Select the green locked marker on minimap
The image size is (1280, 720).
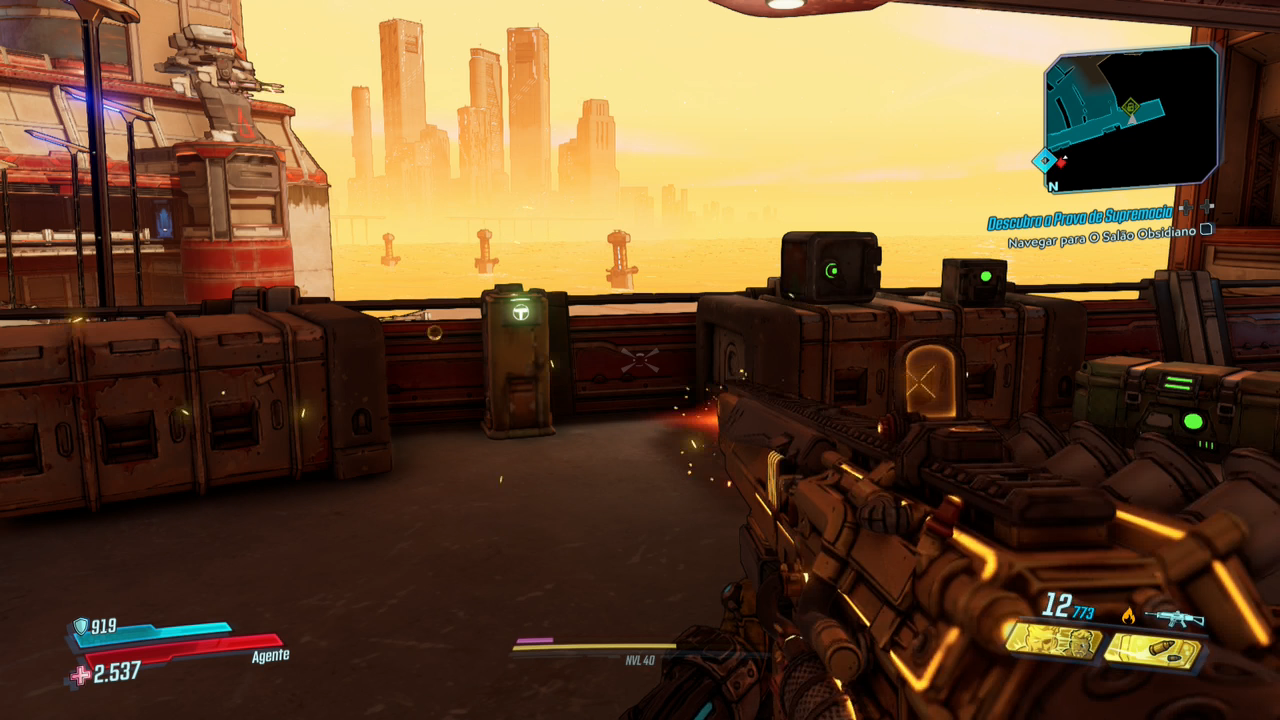(x=1131, y=106)
